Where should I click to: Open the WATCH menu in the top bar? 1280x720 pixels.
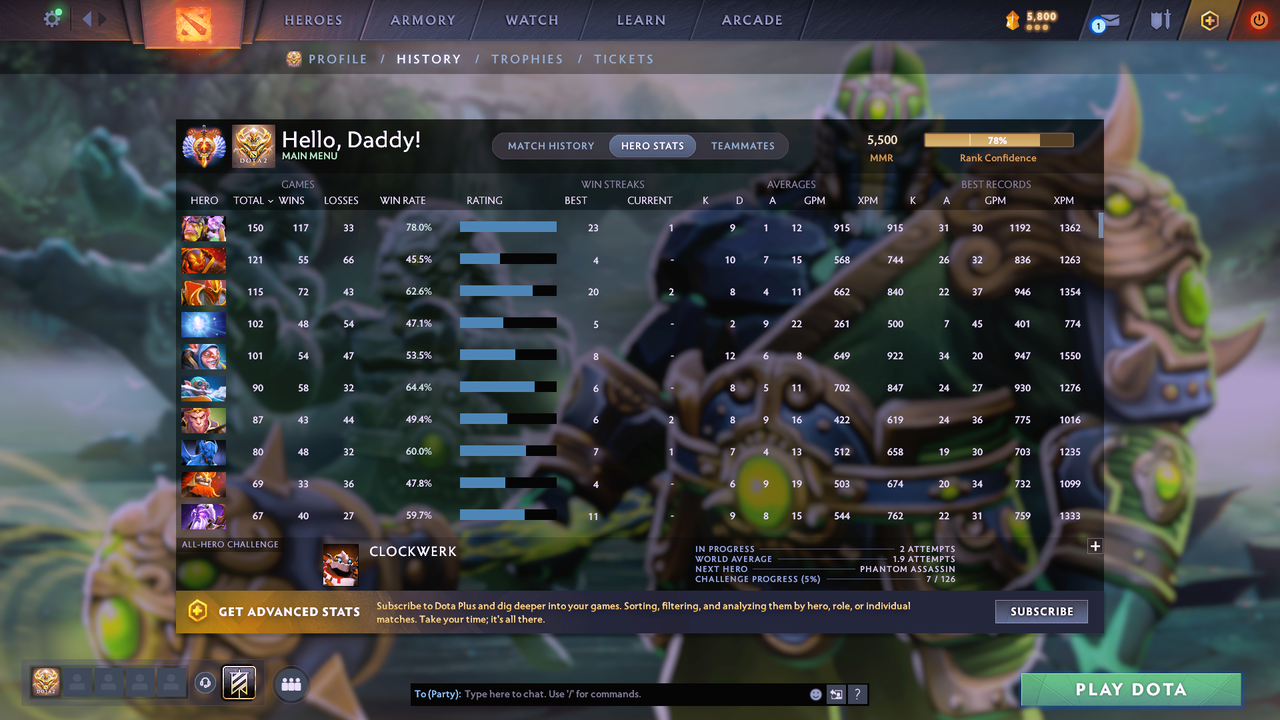tap(531, 19)
